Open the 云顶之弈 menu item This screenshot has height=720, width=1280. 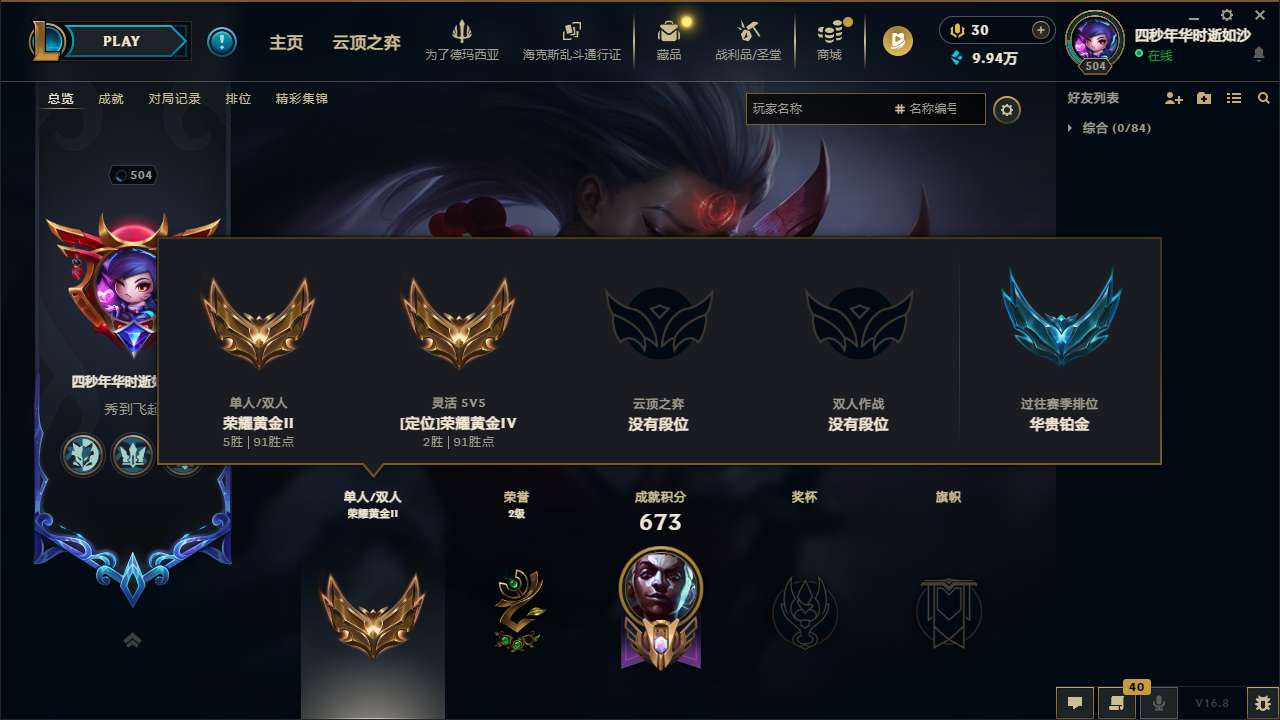(x=365, y=41)
